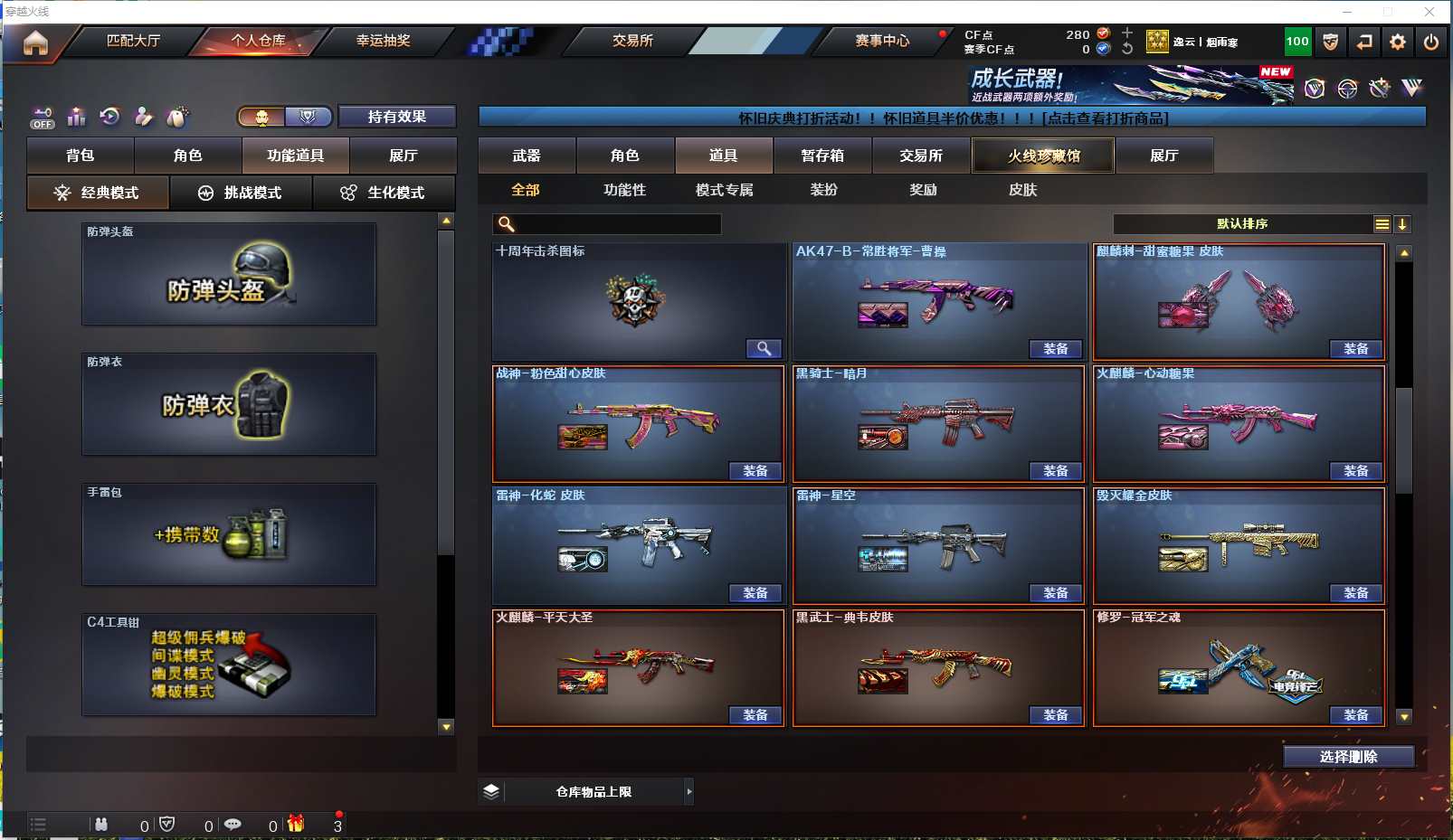Select the 手雷包 grenade pack item

click(229, 534)
